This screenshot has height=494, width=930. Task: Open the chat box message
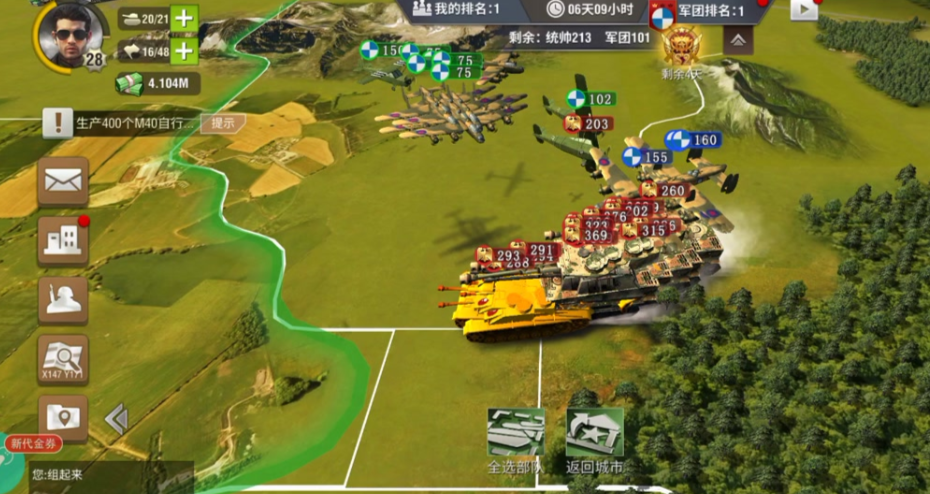(97, 475)
